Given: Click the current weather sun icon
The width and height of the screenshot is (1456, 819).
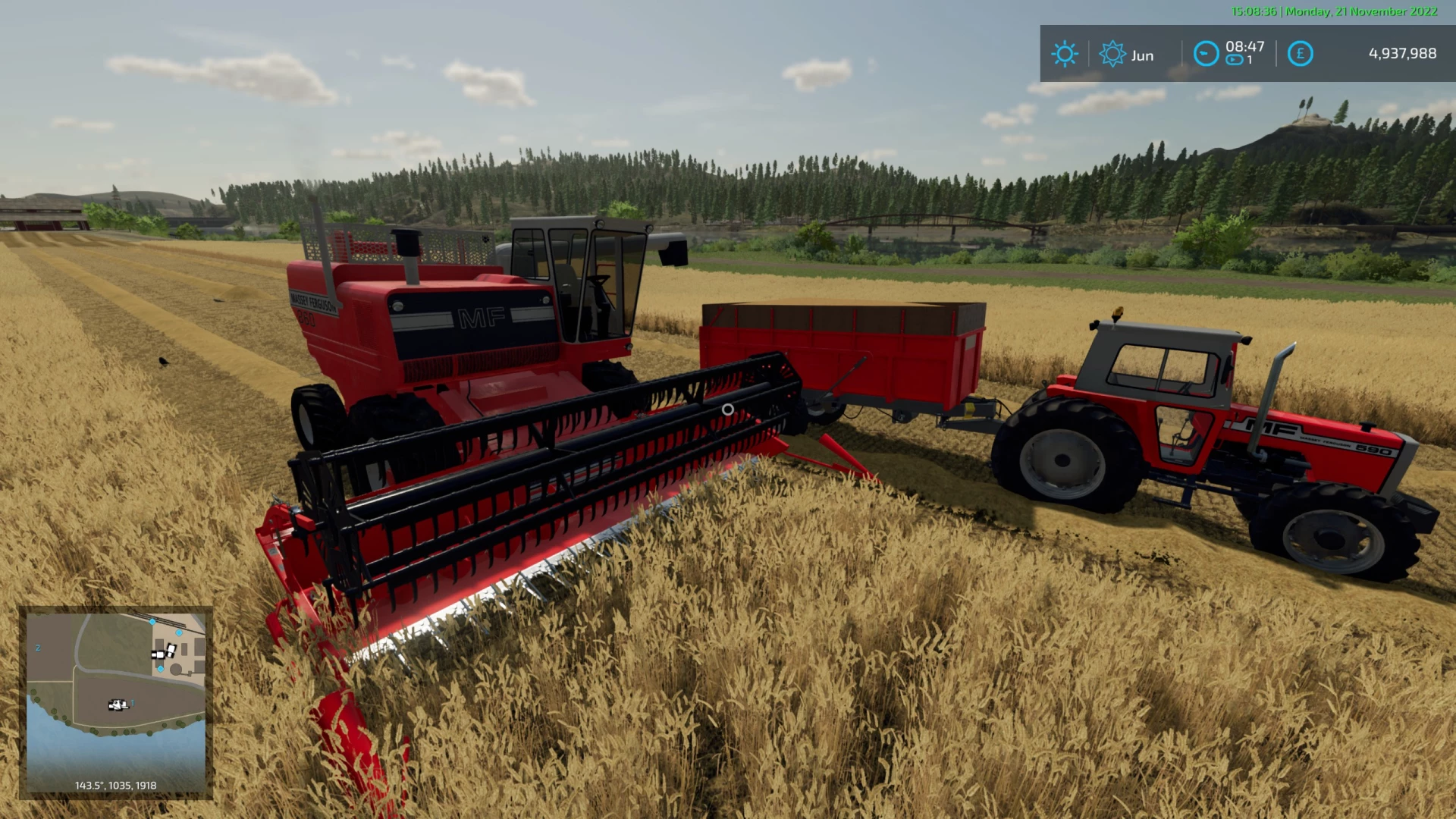Looking at the screenshot, I should 1066,52.
